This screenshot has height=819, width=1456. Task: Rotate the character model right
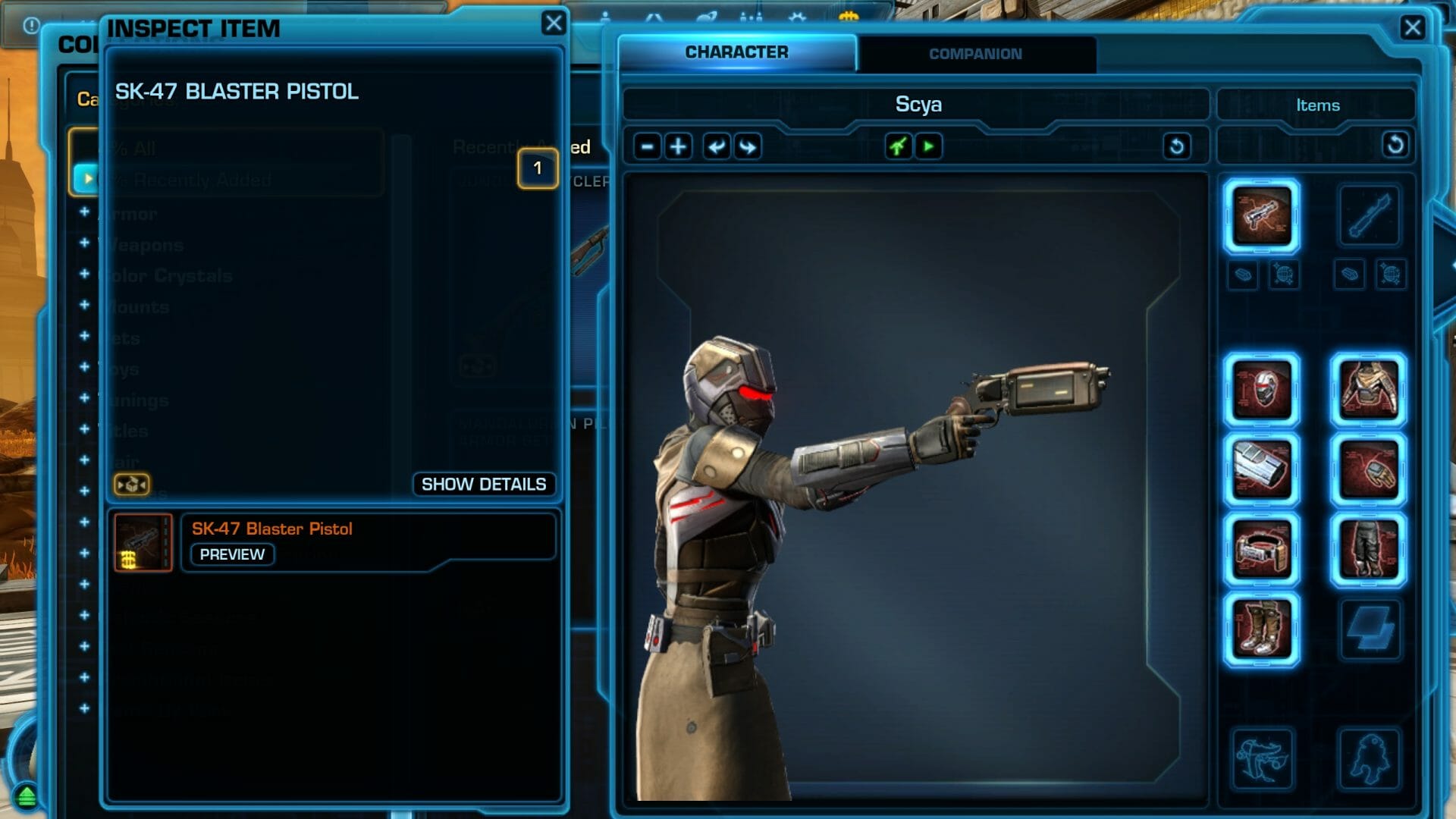tap(748, 146)
